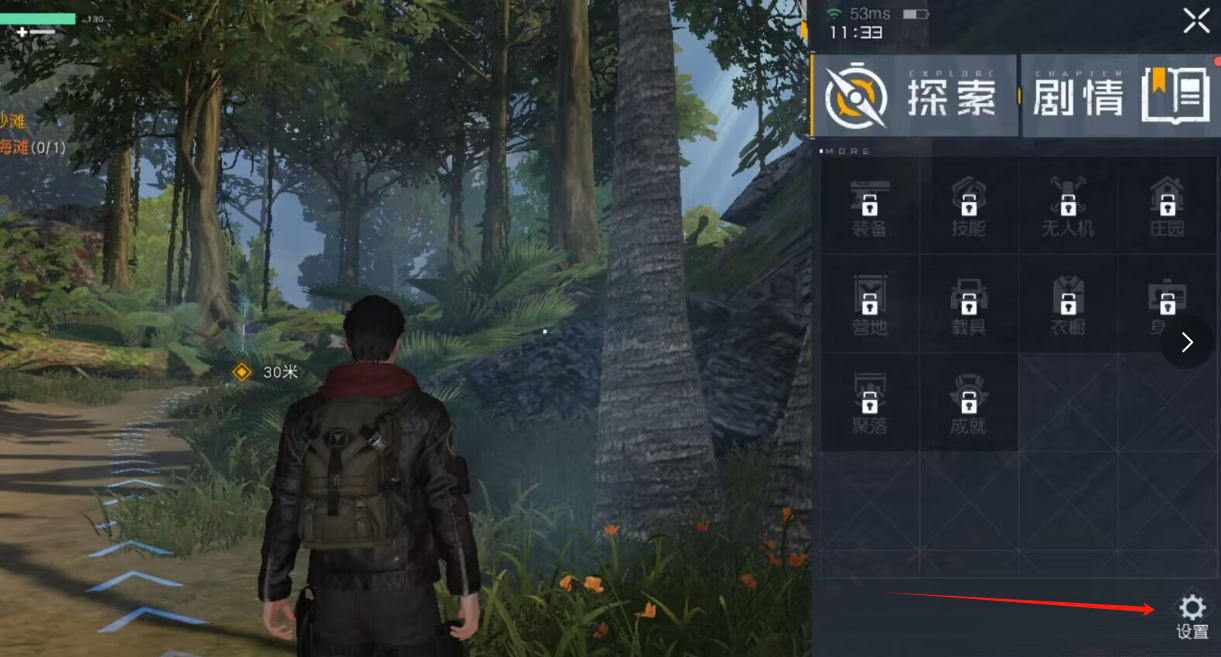The image size is (1221, 657).
Task: Select the locked 载具 (Vehicle) tile
Action: click(968, 303)
